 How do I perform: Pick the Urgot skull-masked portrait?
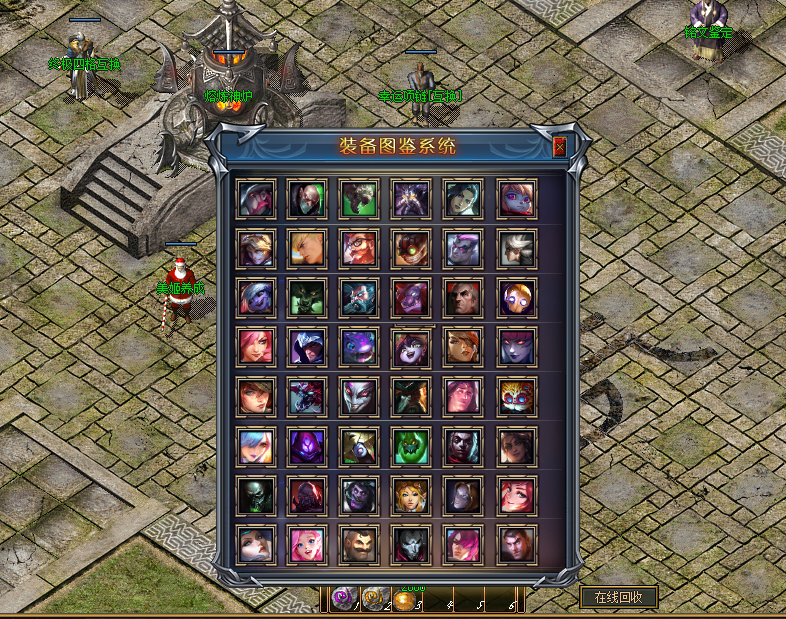point(255,495)
